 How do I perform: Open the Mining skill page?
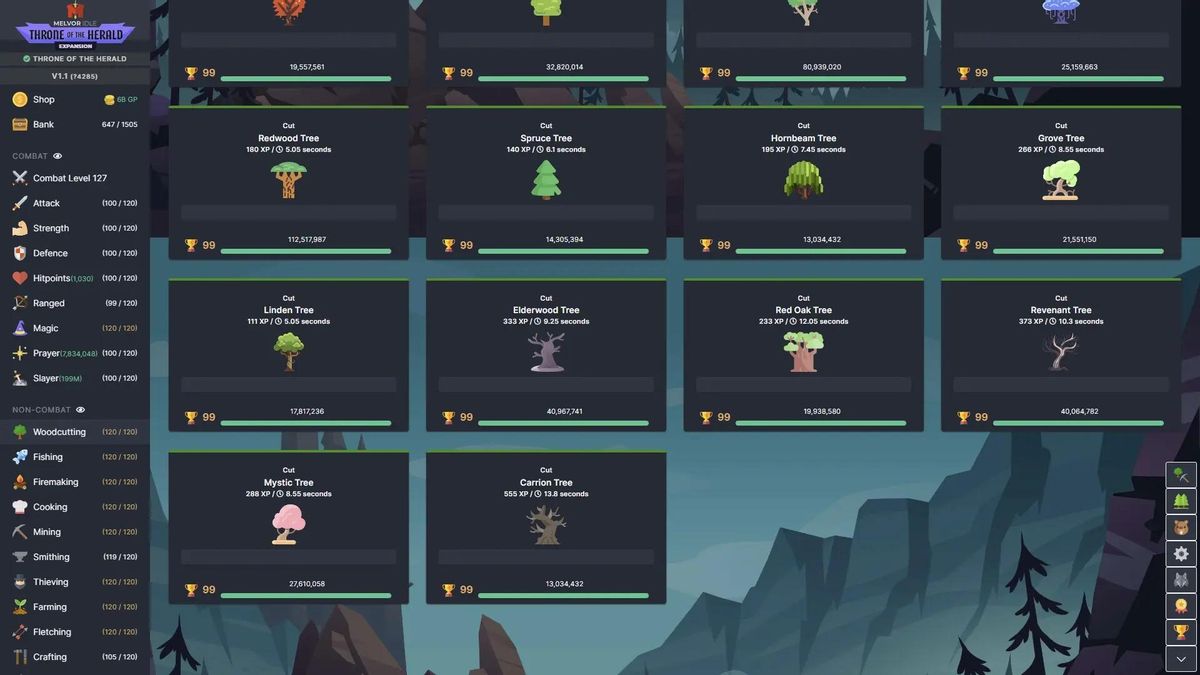click(x=47, y=532)
